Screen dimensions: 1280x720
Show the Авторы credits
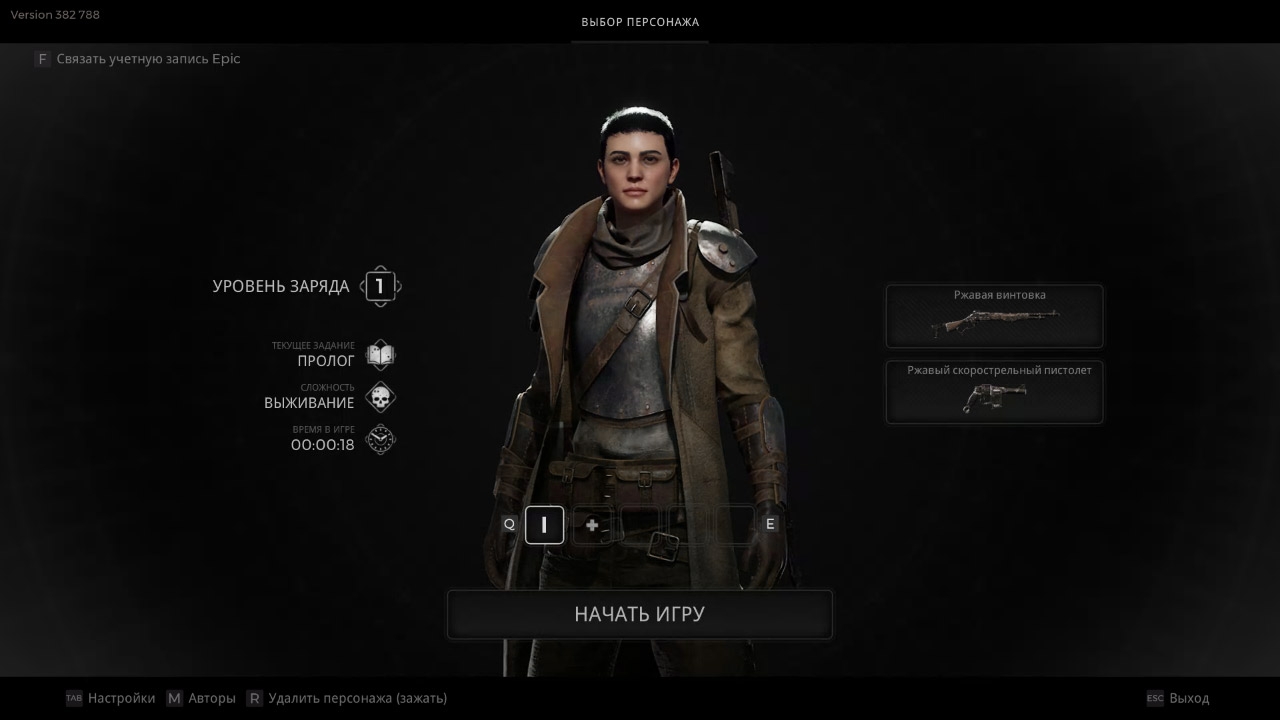pos(211,698)
